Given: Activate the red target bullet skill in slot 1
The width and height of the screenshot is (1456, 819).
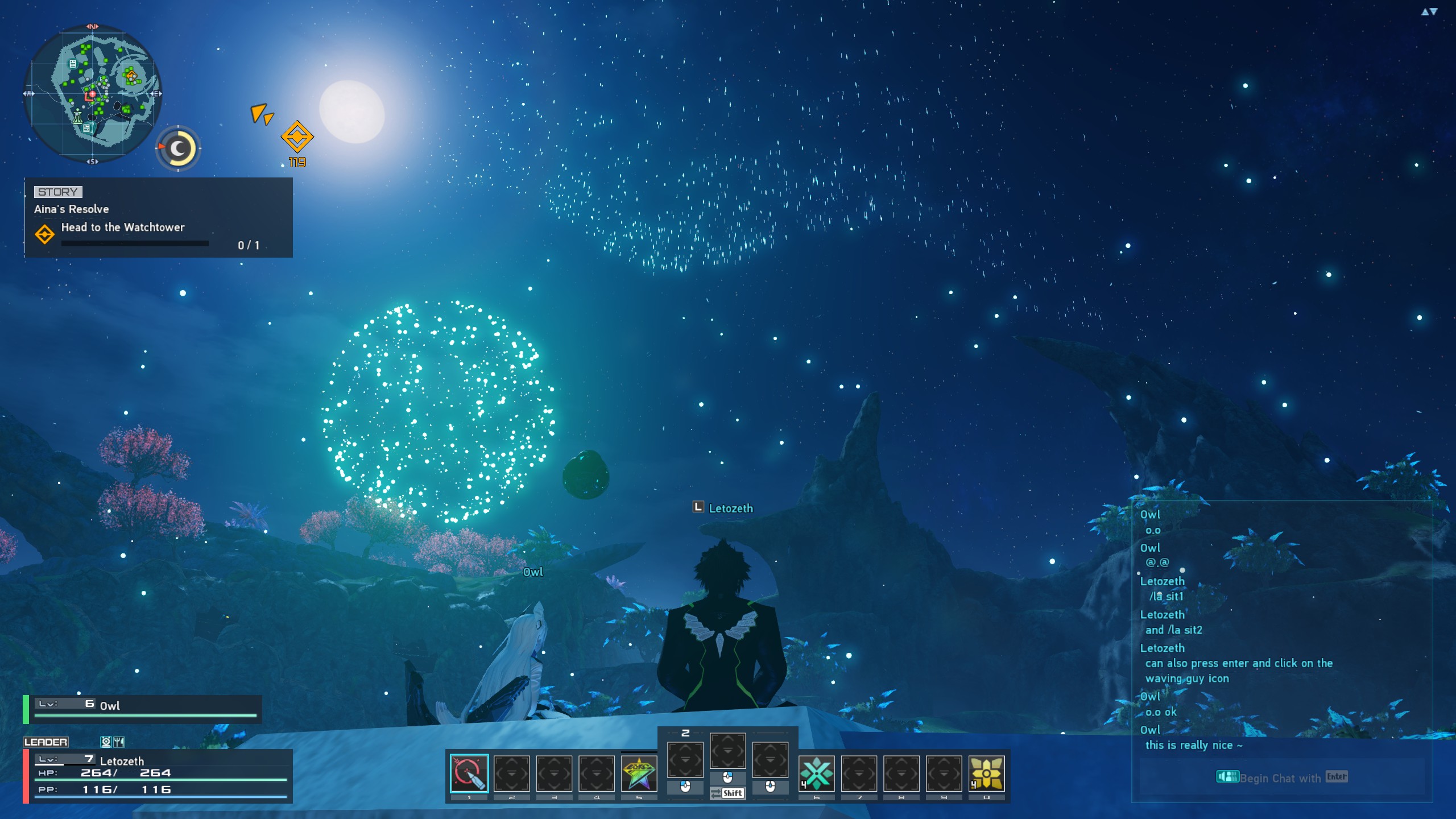Looking at the screenshot, I should coord(469,773).
